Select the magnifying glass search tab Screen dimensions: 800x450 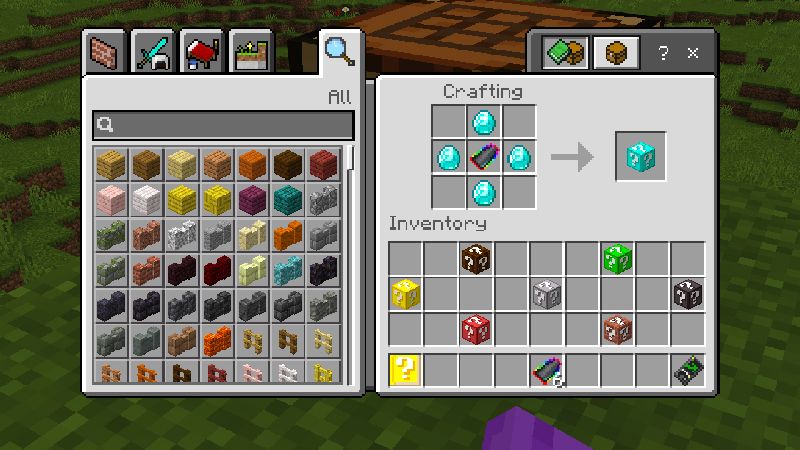click(339, 50)
